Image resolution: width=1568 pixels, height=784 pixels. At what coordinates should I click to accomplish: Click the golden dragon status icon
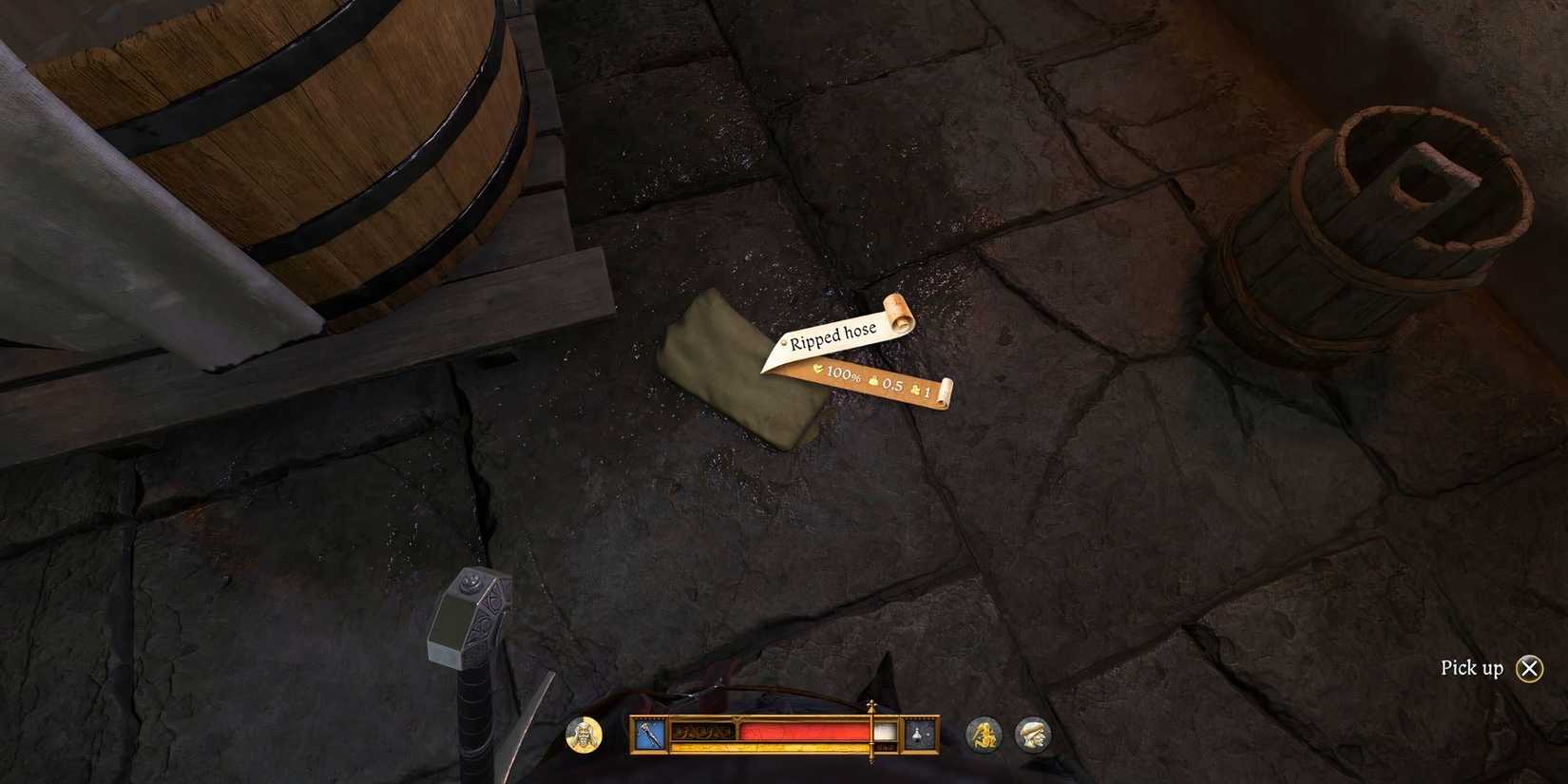click(x=985, y=734)
